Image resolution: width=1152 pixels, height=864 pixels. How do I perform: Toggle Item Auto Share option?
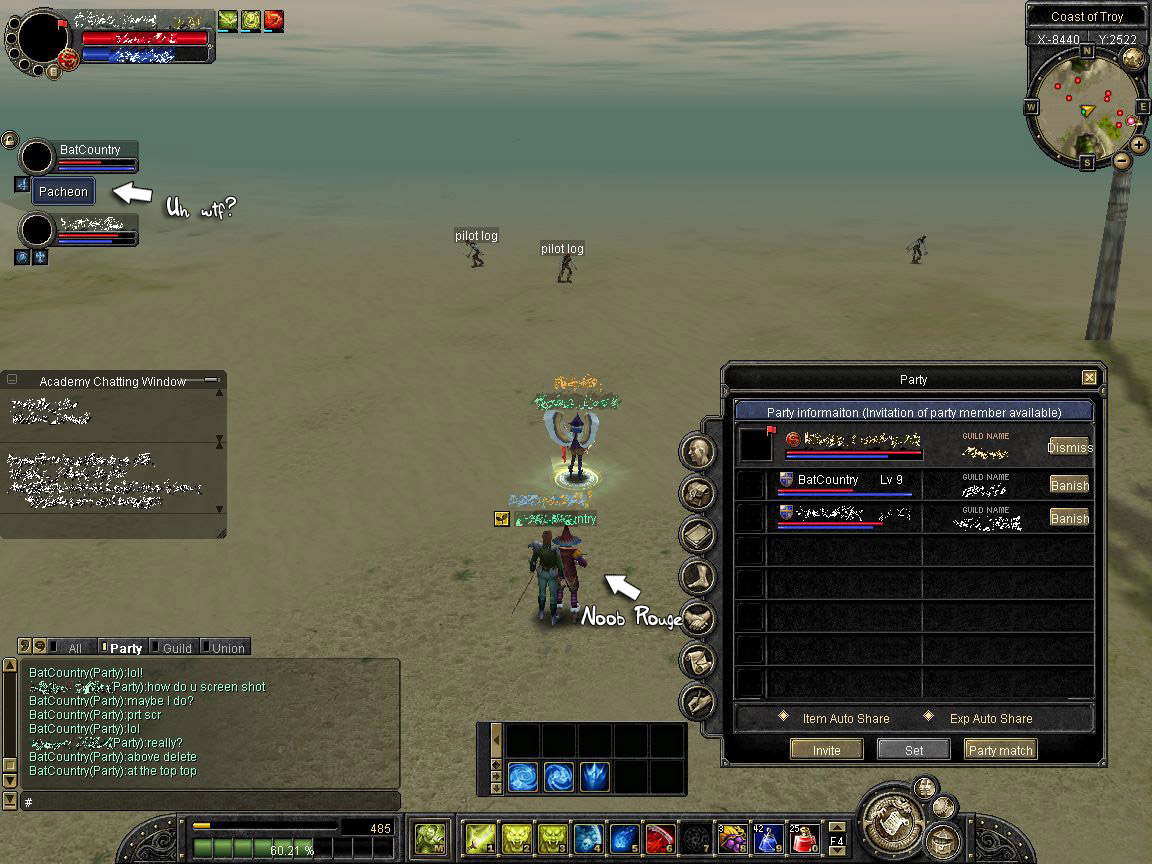point(785,717)
